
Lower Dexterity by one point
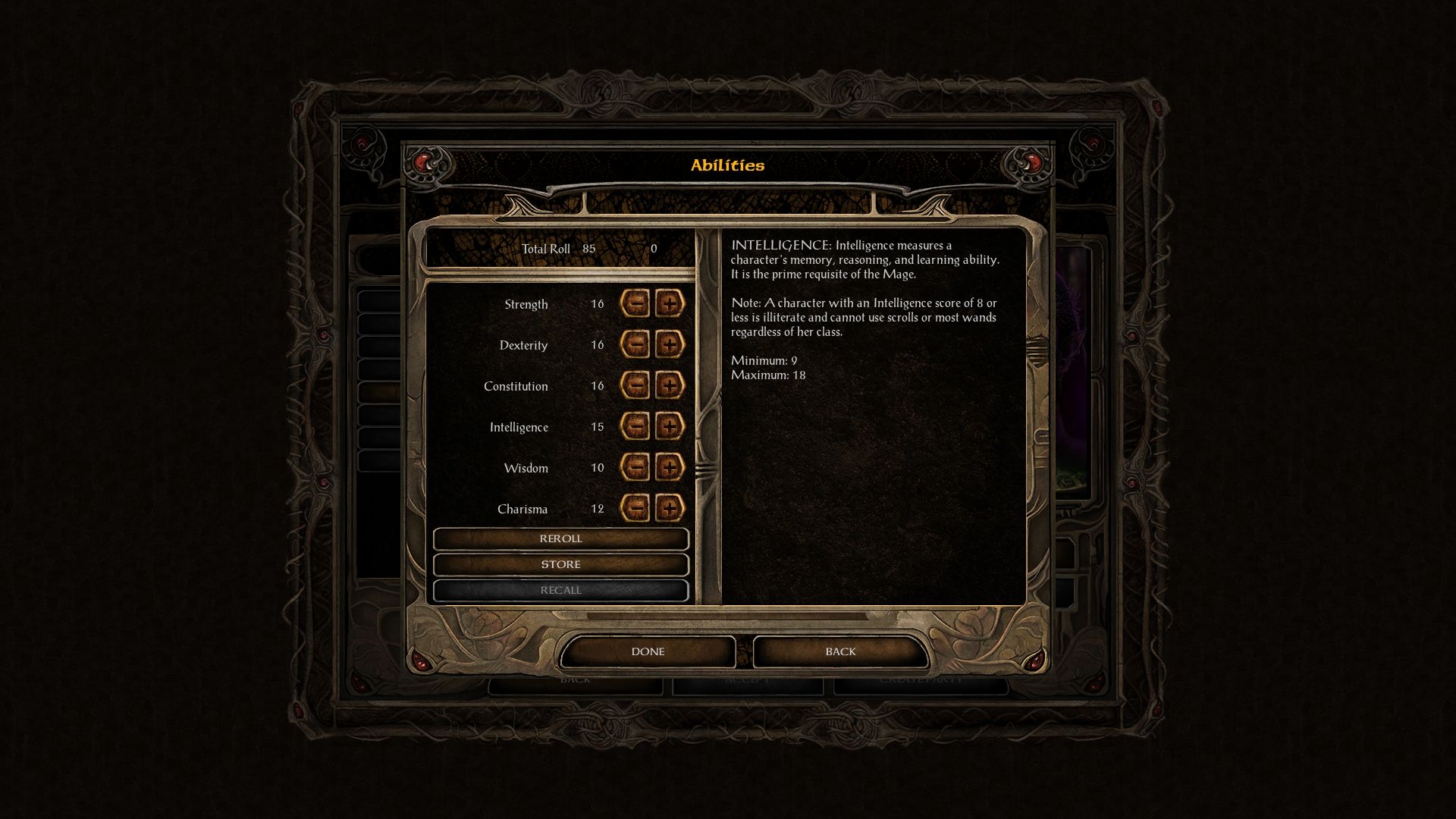(635, 345)
